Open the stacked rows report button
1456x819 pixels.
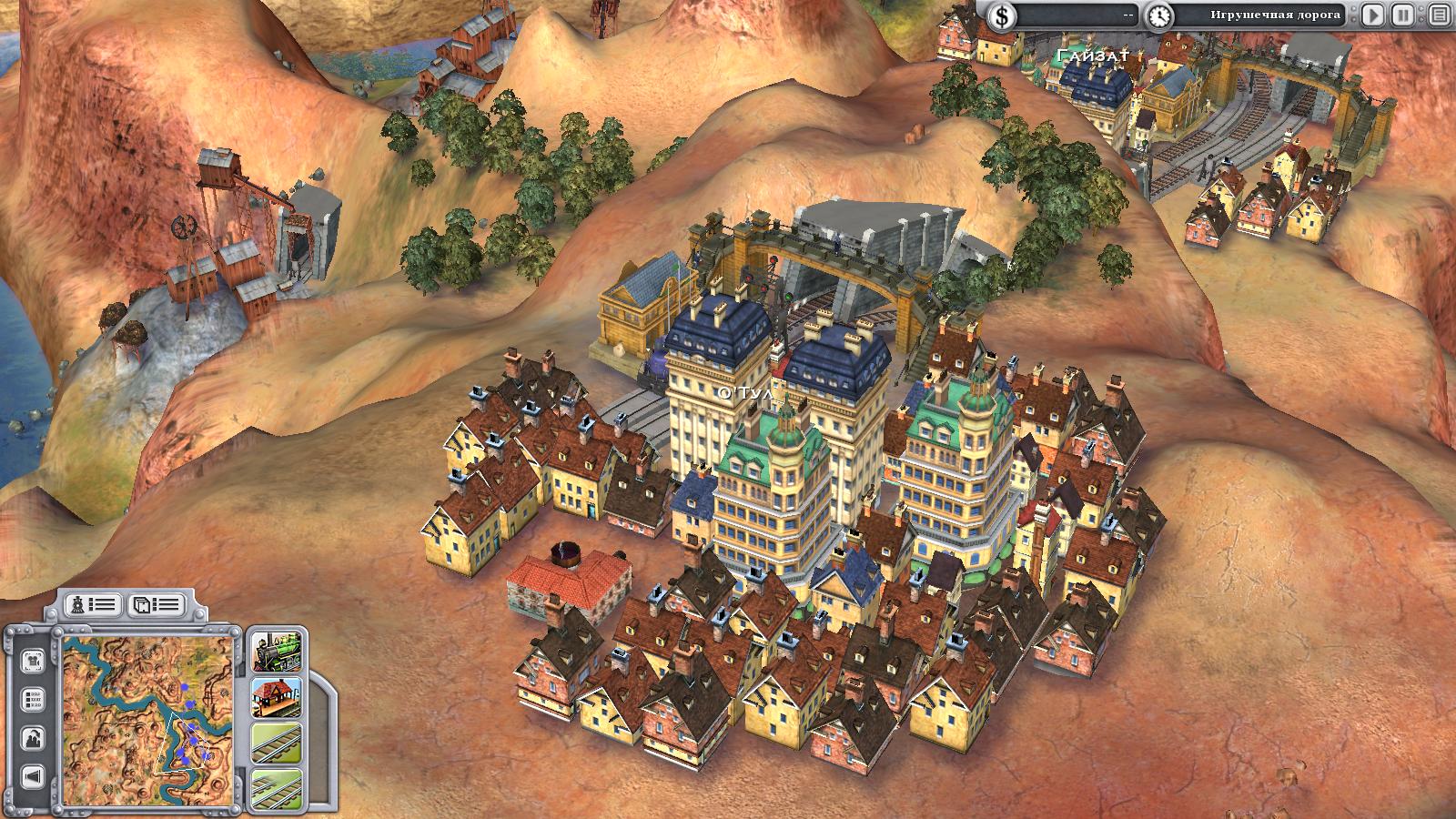[34, 700]
